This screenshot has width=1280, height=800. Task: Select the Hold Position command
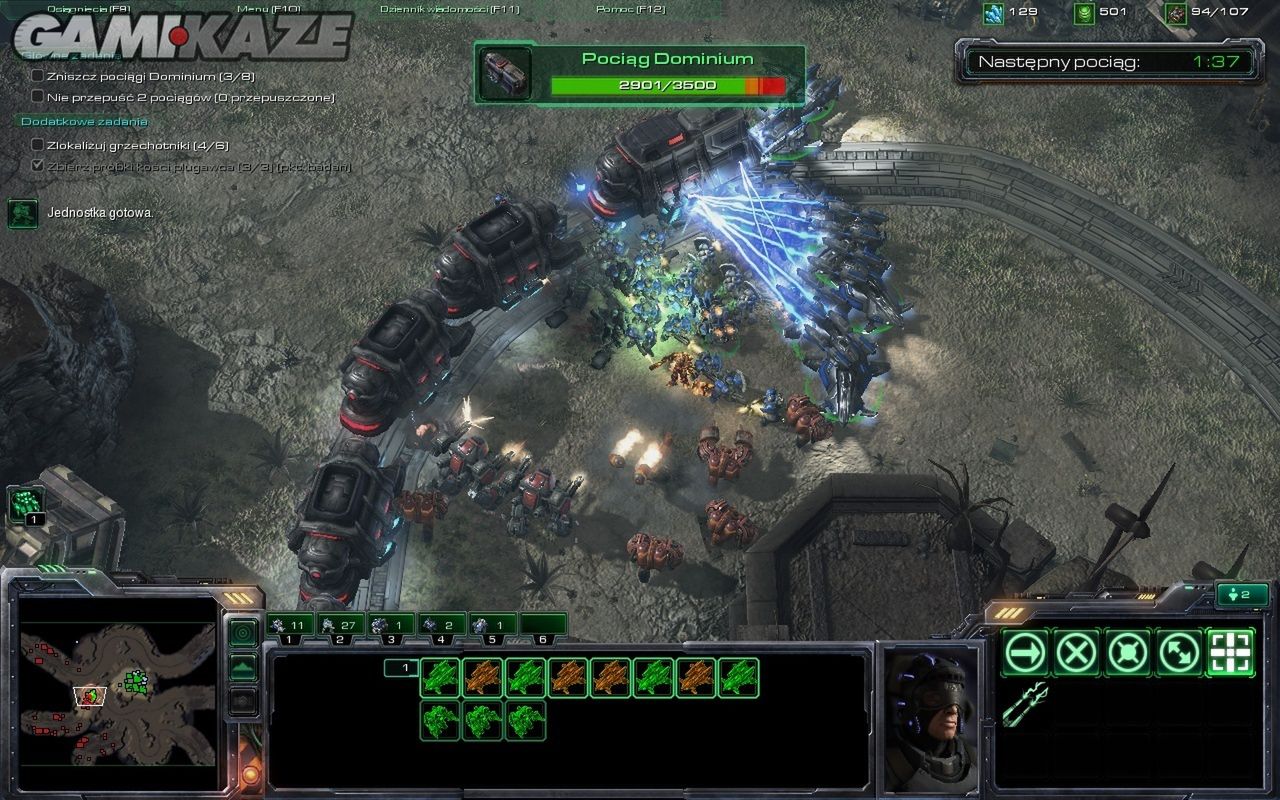(x=1128, y=653)
